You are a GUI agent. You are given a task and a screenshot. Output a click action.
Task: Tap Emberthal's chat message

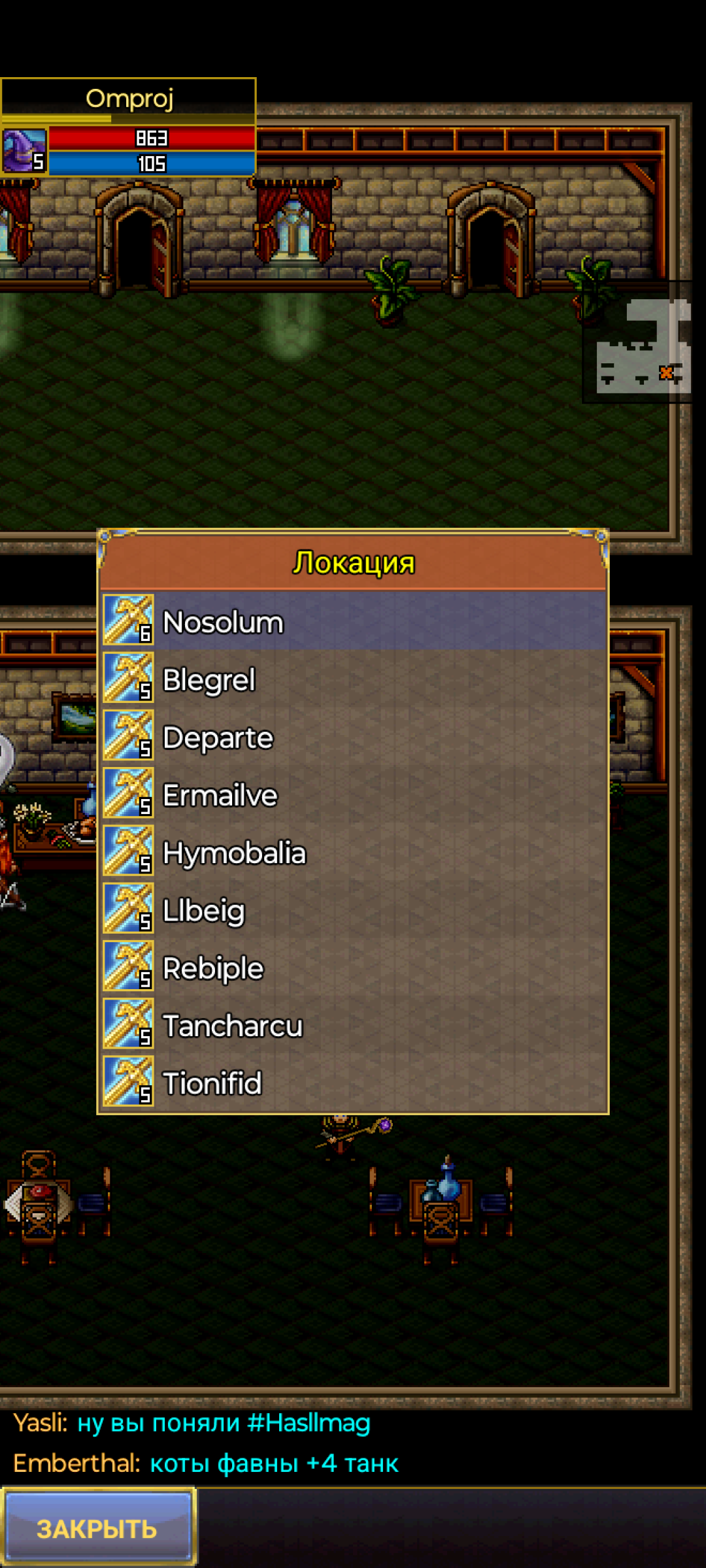(206, 1463)
